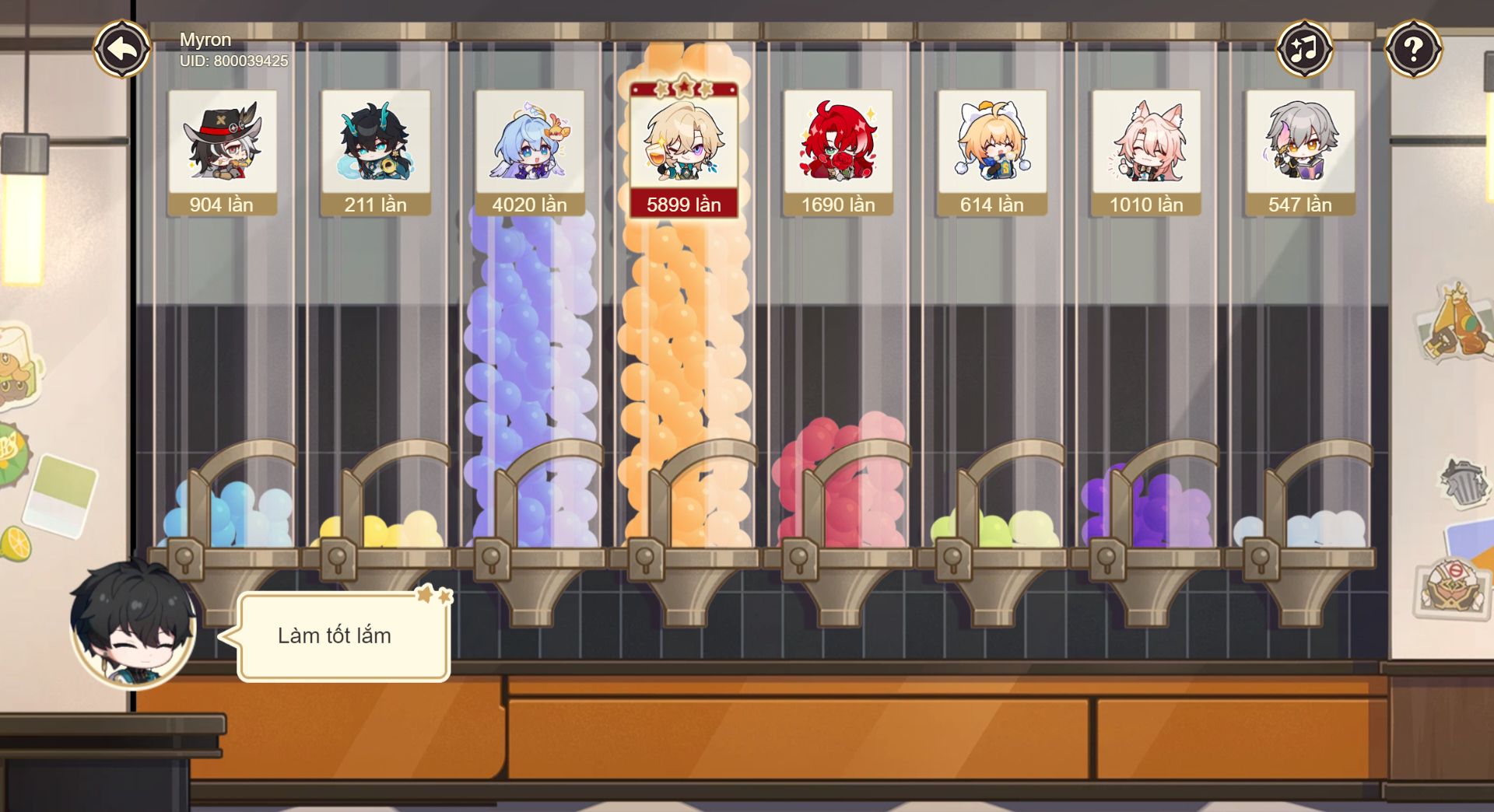Select the card showing 614 lần
This screenshot has height=812, width=1494.
991,152
